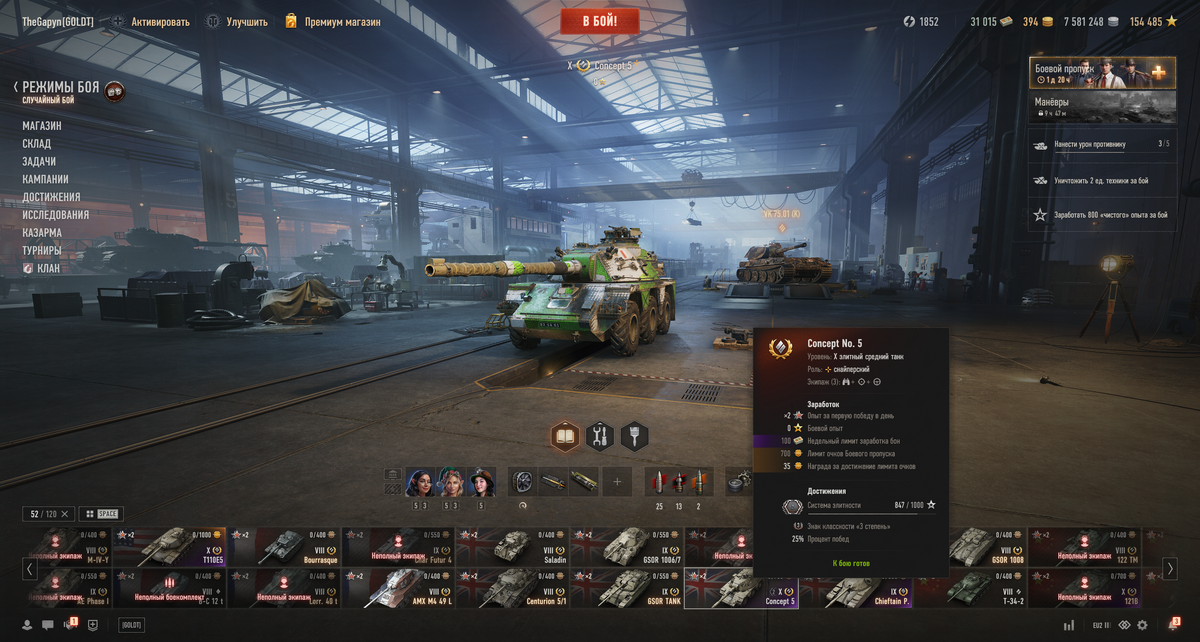Image resolution: width=1200 pixels, height=642 pixels.
Task: Select the open book hexagon button
Action: [565, 436]
